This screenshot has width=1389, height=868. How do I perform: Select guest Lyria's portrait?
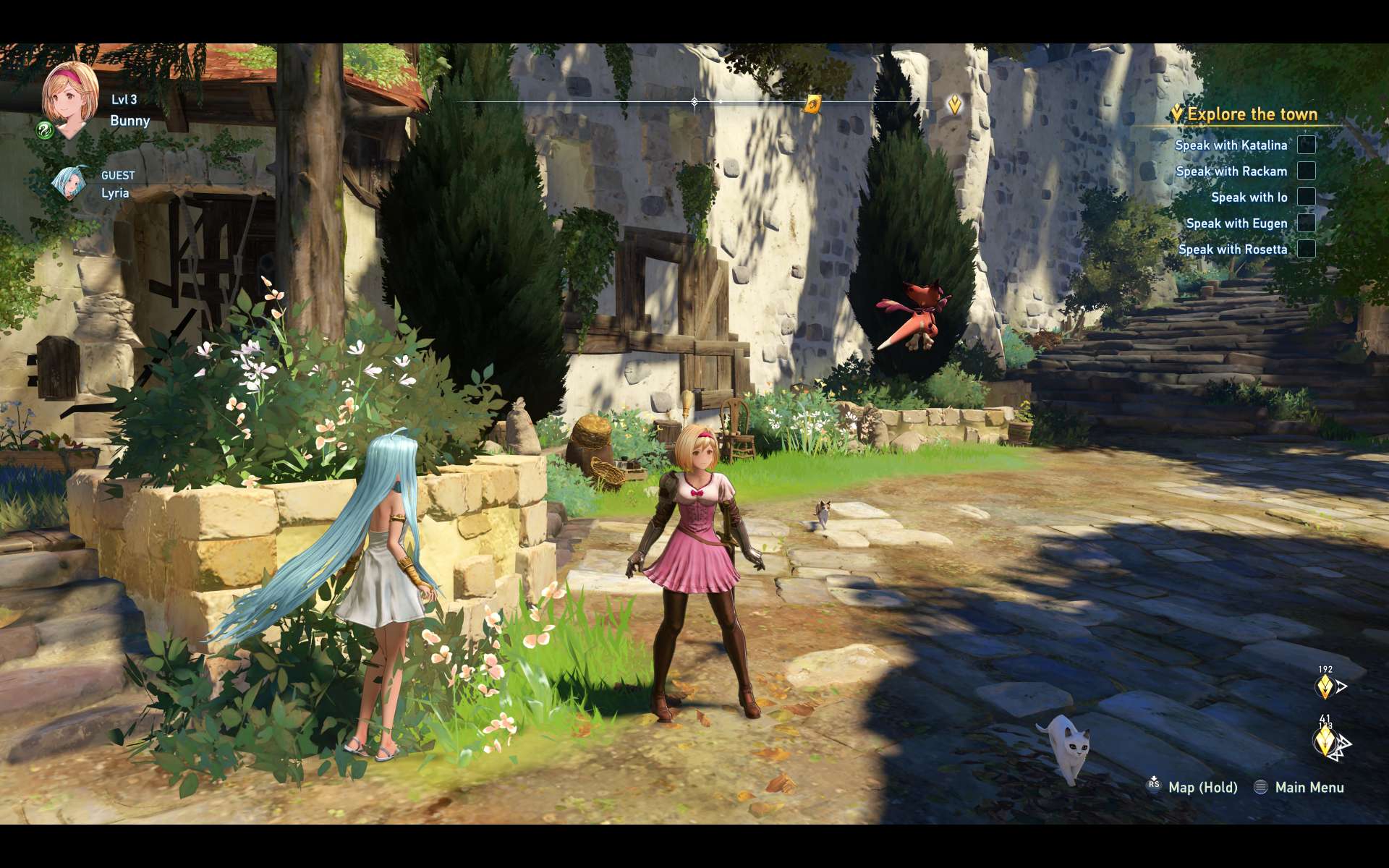(69, 182)
